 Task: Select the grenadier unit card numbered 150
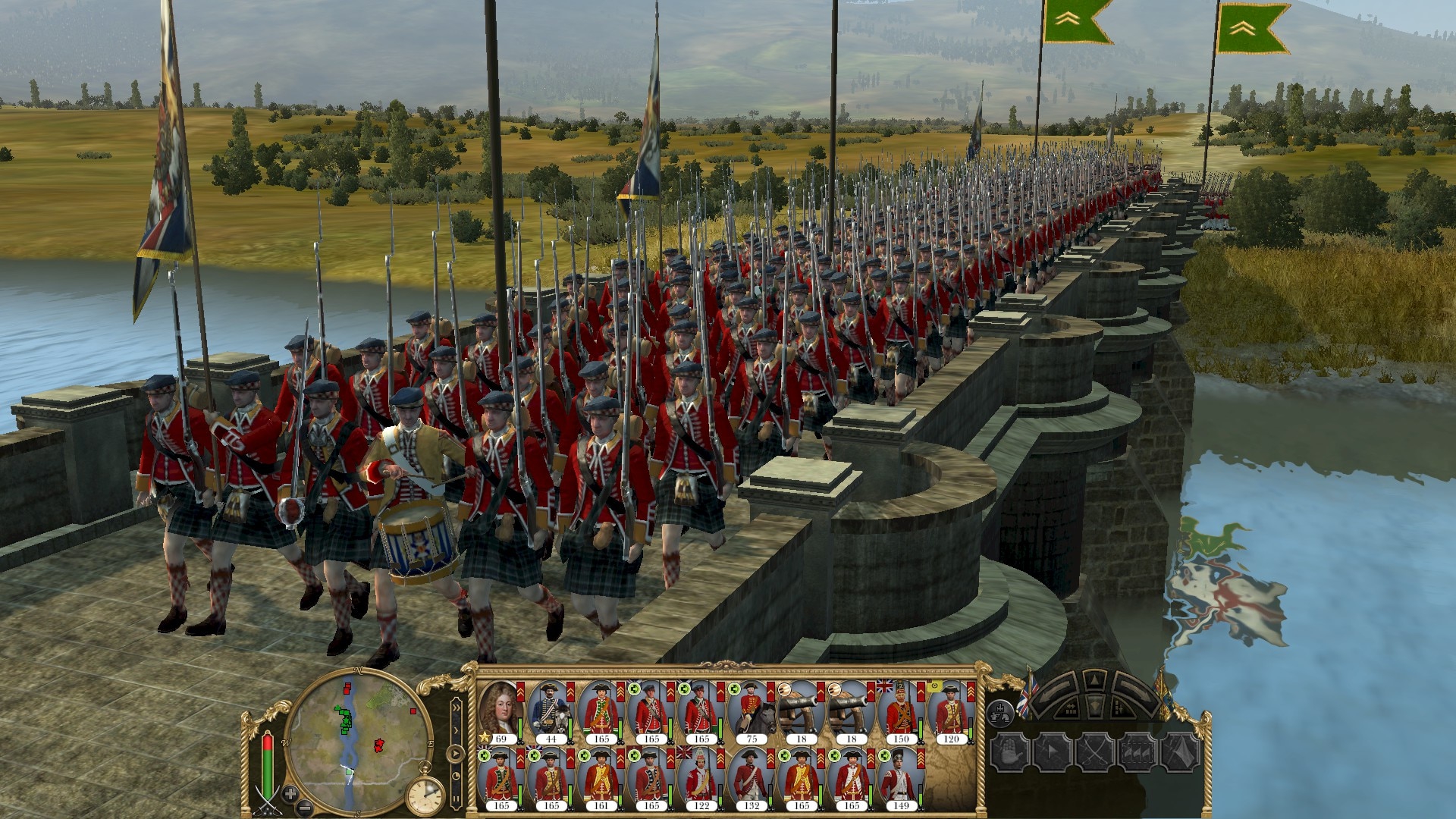[x=901, y=711]
